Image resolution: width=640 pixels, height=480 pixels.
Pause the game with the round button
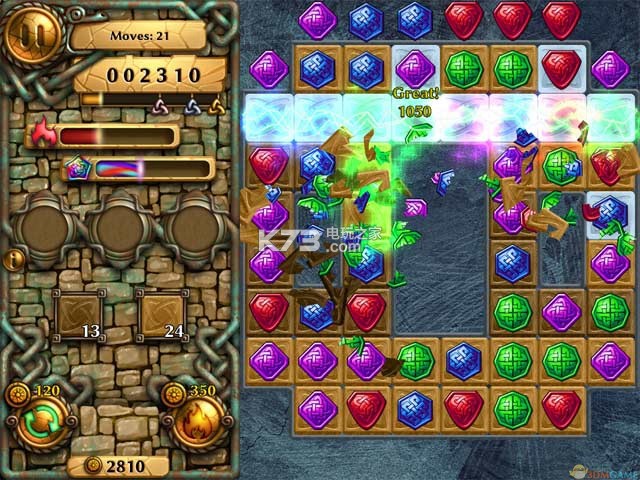(33, 37)
